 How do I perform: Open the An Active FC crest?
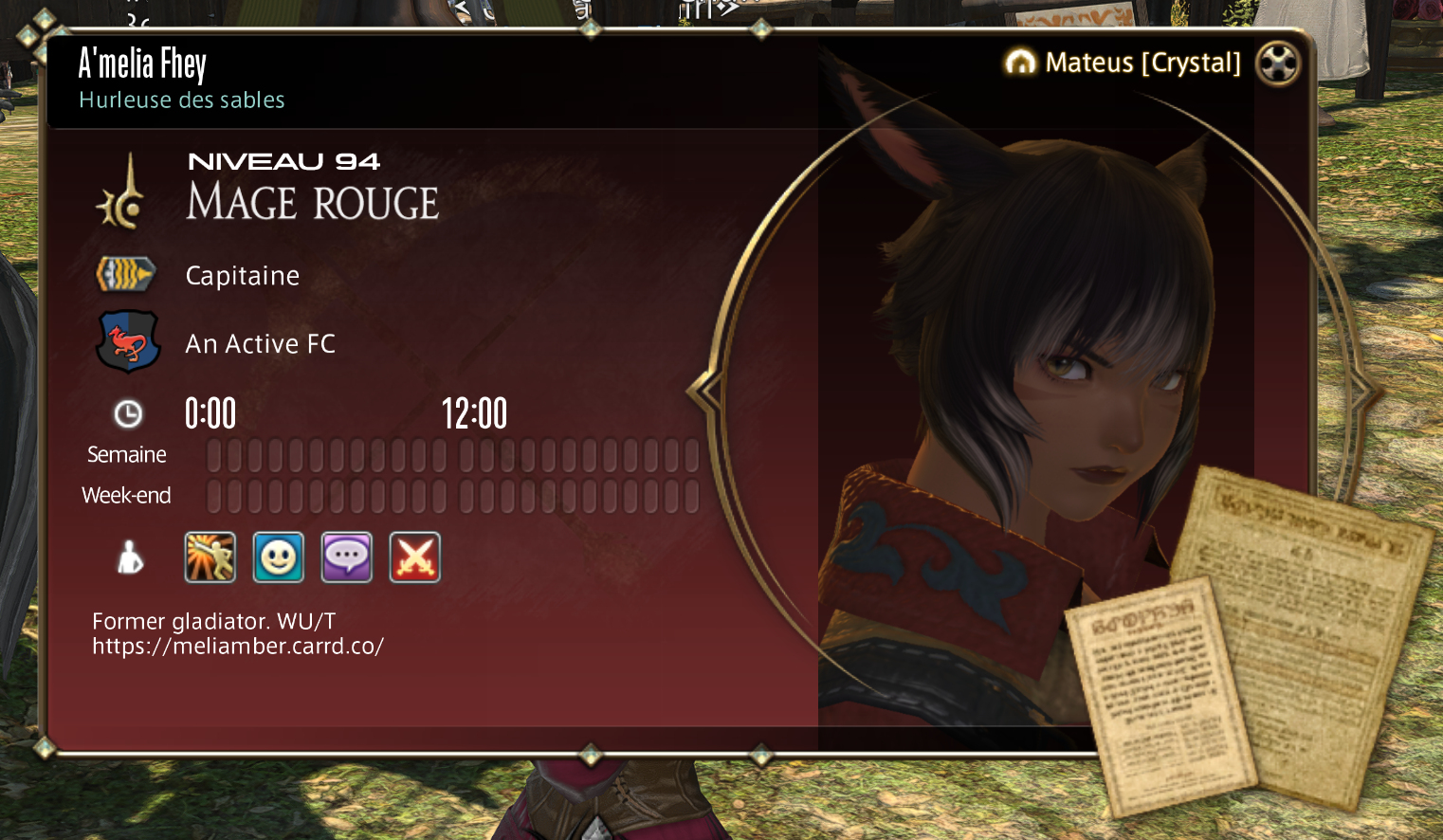pyautogui.click(x=127, y=342)
